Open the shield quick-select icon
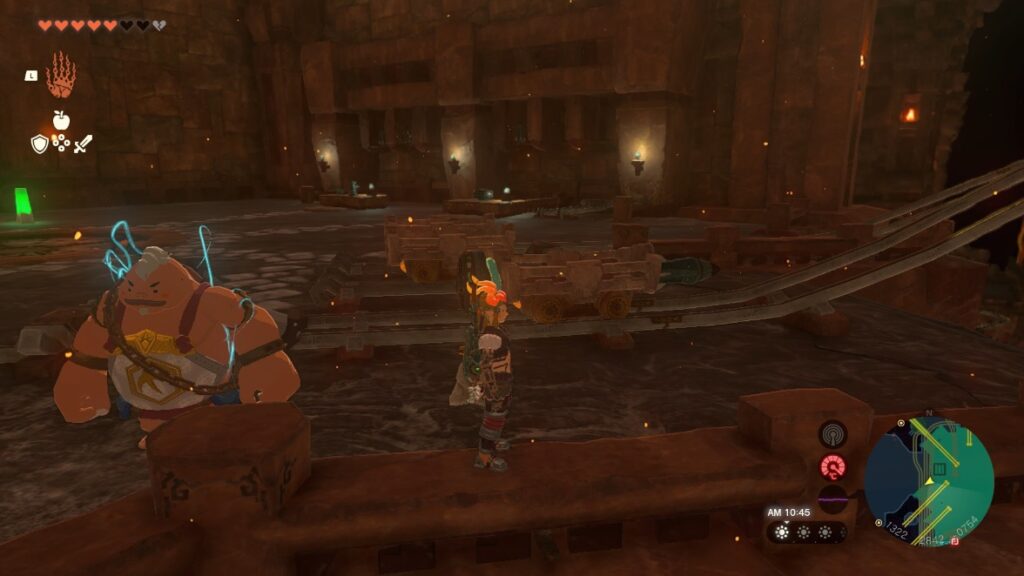Viewport: 1024px width, 576px height. point(40,144)
